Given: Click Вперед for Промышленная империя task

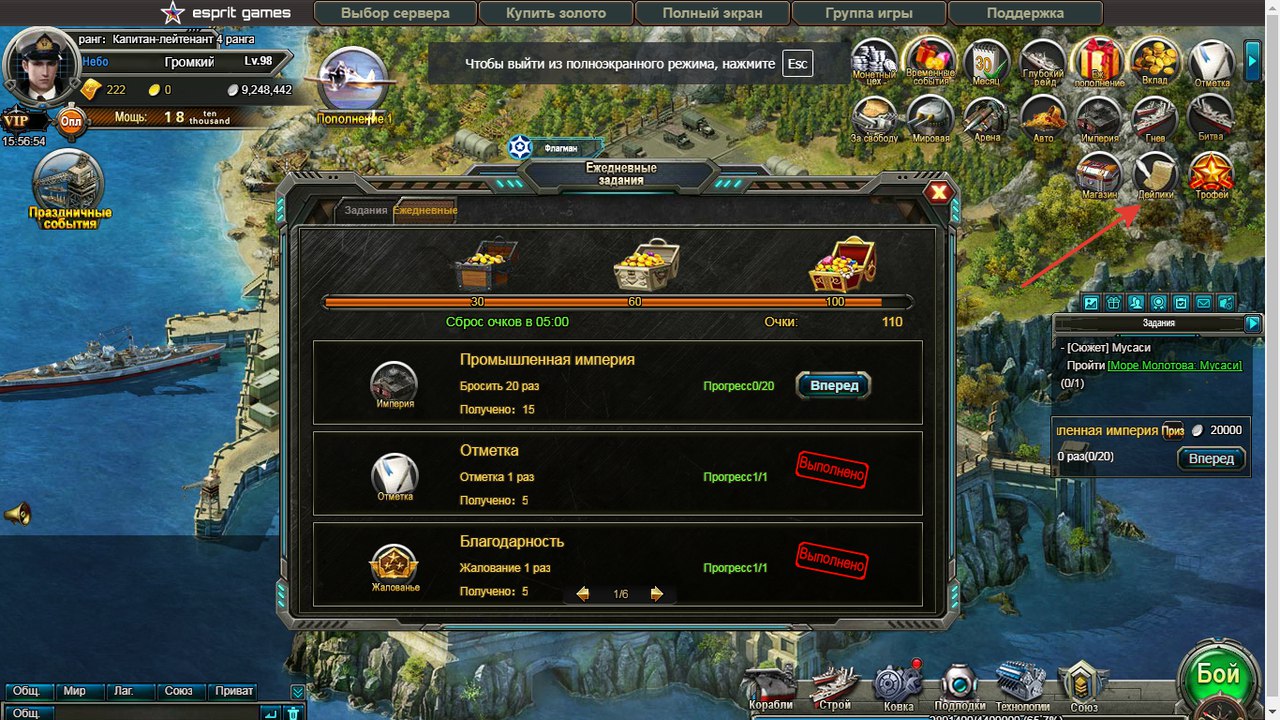Looking at the screenshot, I should [x=834, y=386].
